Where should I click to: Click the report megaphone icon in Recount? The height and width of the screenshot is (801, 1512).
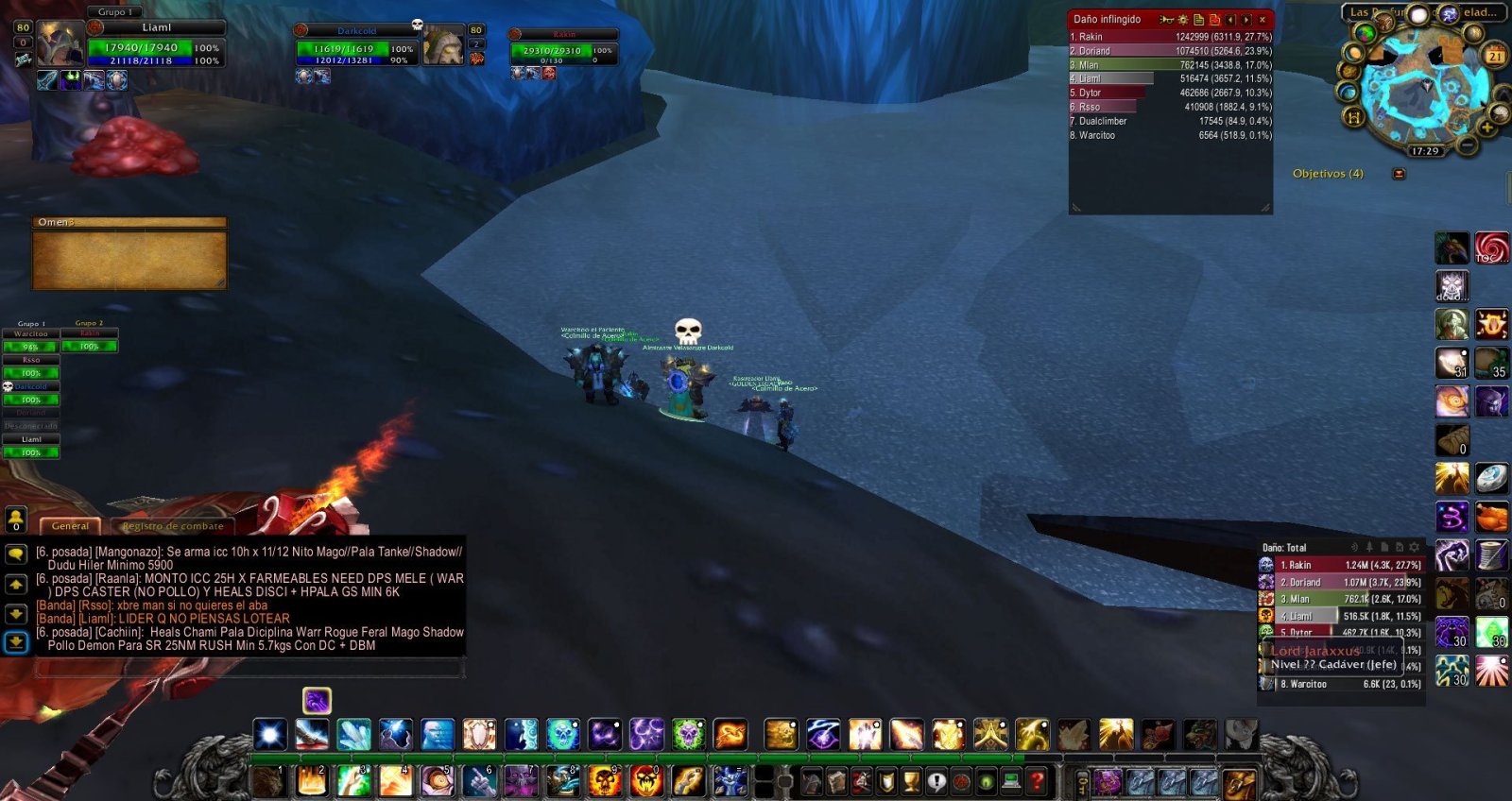1166,20
